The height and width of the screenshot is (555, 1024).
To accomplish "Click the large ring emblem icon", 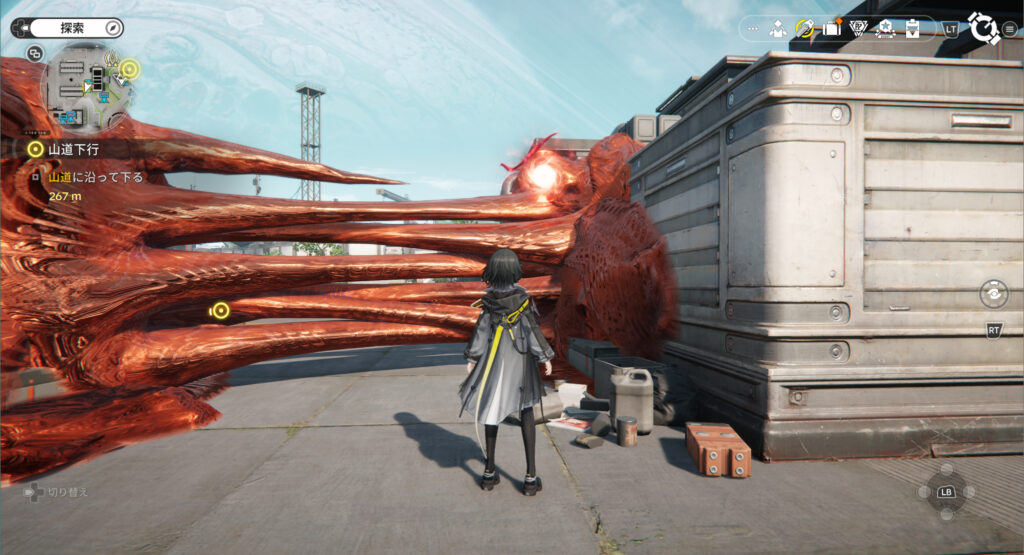I will (x=983, y=28).
